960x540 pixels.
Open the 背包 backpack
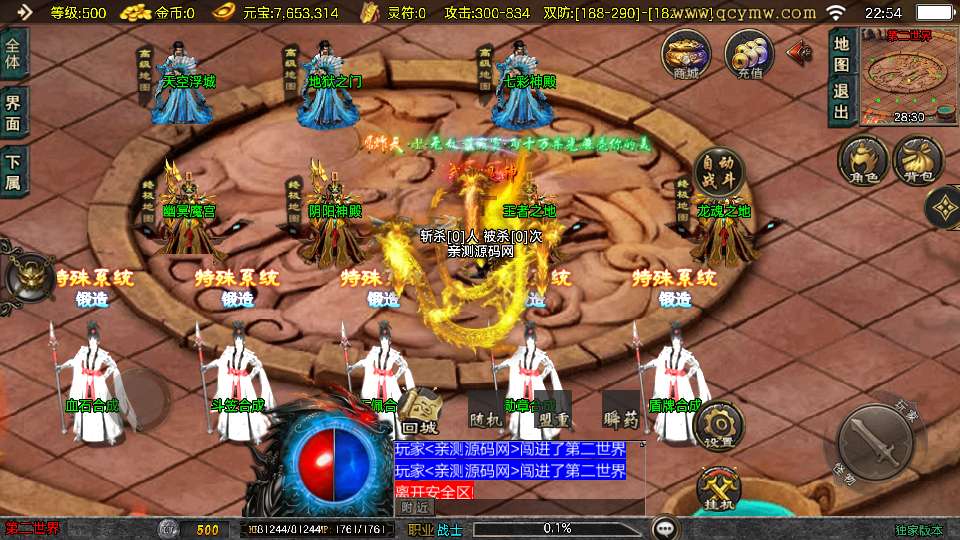point(918,161)
